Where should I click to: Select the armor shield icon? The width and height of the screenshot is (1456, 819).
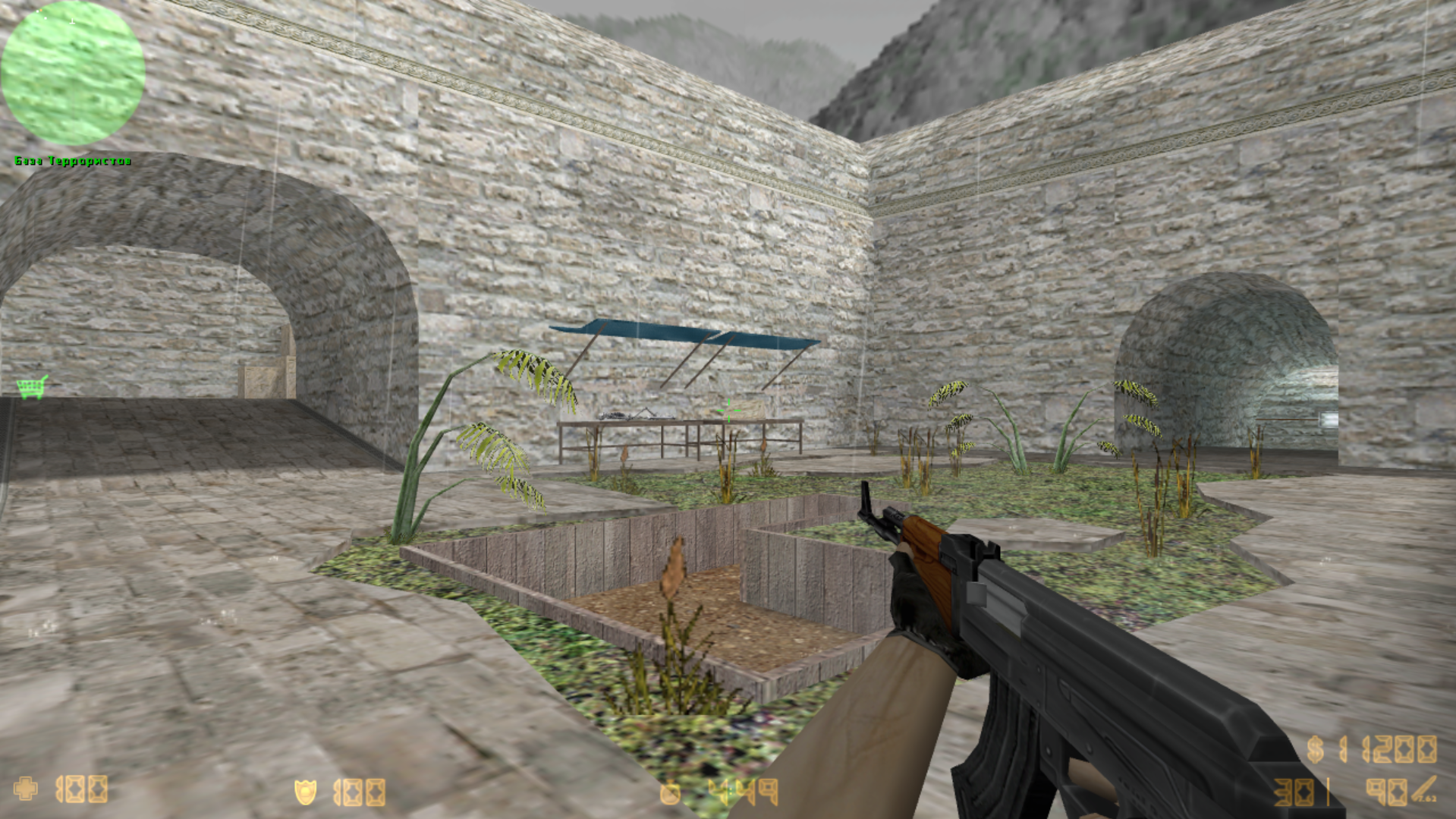point(307,792)
